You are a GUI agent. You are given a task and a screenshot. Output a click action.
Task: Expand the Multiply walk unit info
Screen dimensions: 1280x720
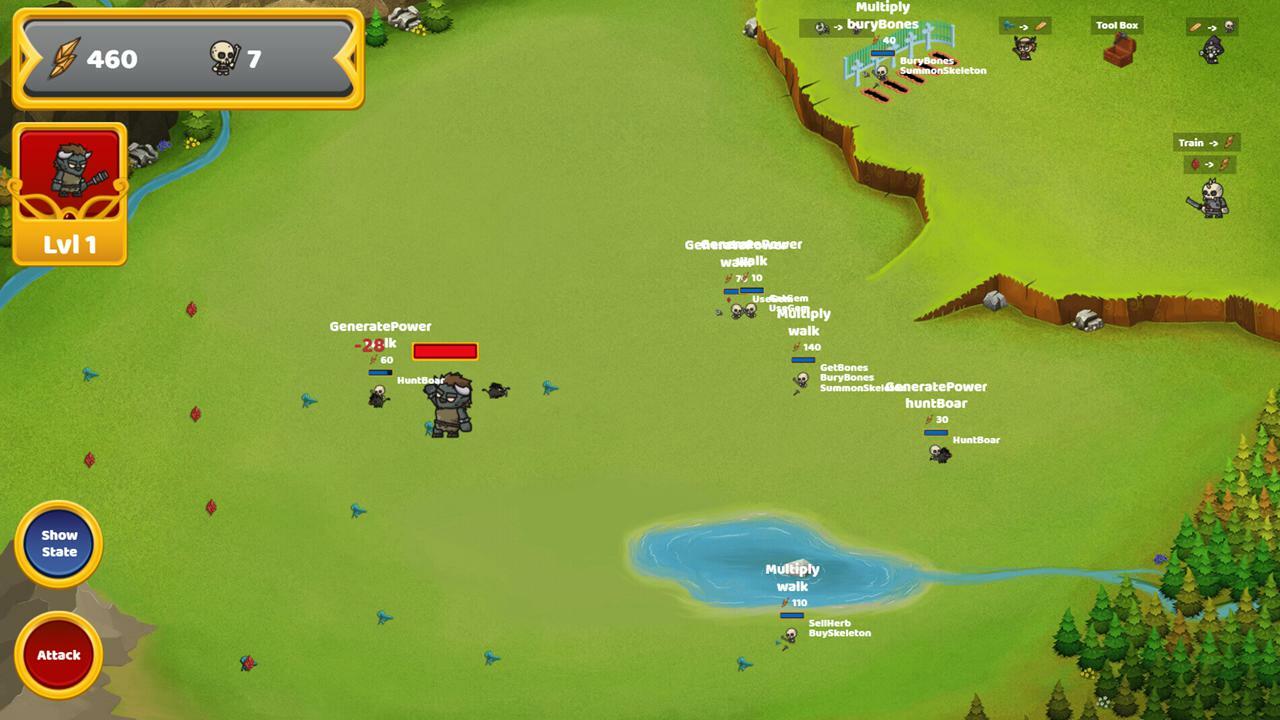click(x=805, y=322)
